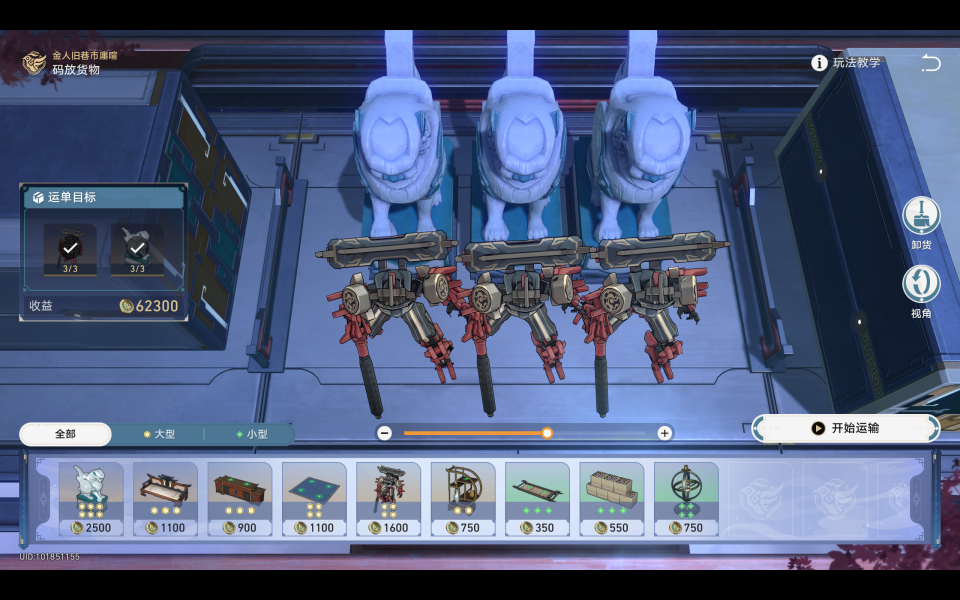This screenshot has width=960, height=600.
Task: Switch to the 全部 all-cargo tab
Action: [65, 434]
